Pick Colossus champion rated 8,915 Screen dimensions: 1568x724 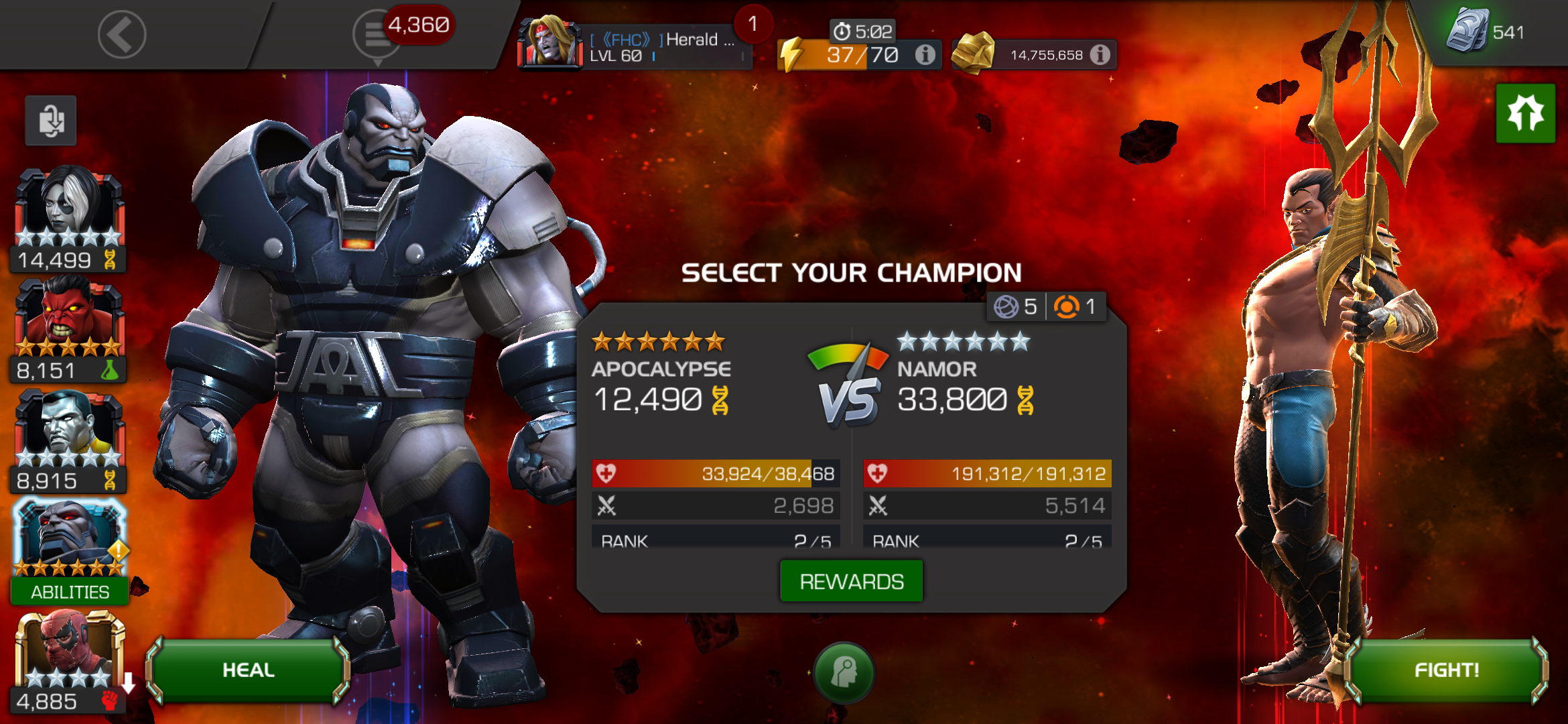click(x=68, y=440)
